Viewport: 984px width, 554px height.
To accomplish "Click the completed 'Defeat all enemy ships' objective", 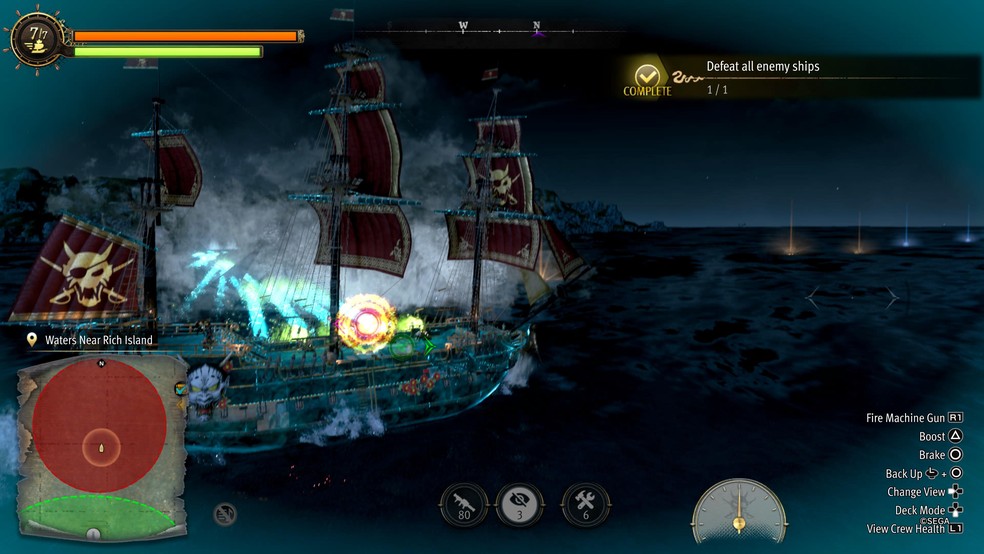I will [x=762, y=68].
